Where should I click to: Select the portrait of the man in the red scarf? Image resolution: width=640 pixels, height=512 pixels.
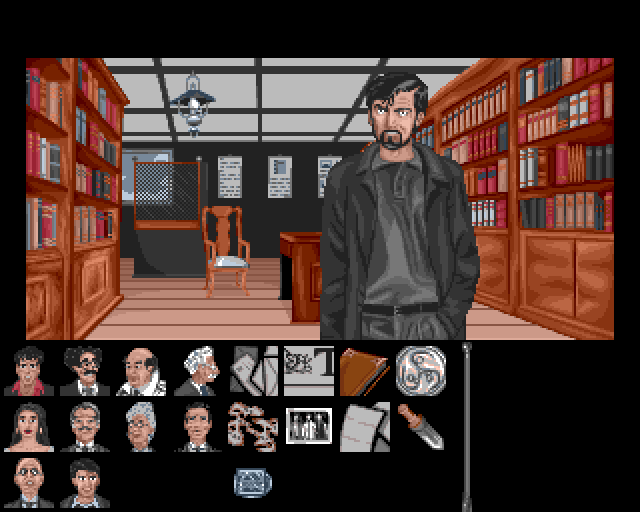(x=29, y=371)
